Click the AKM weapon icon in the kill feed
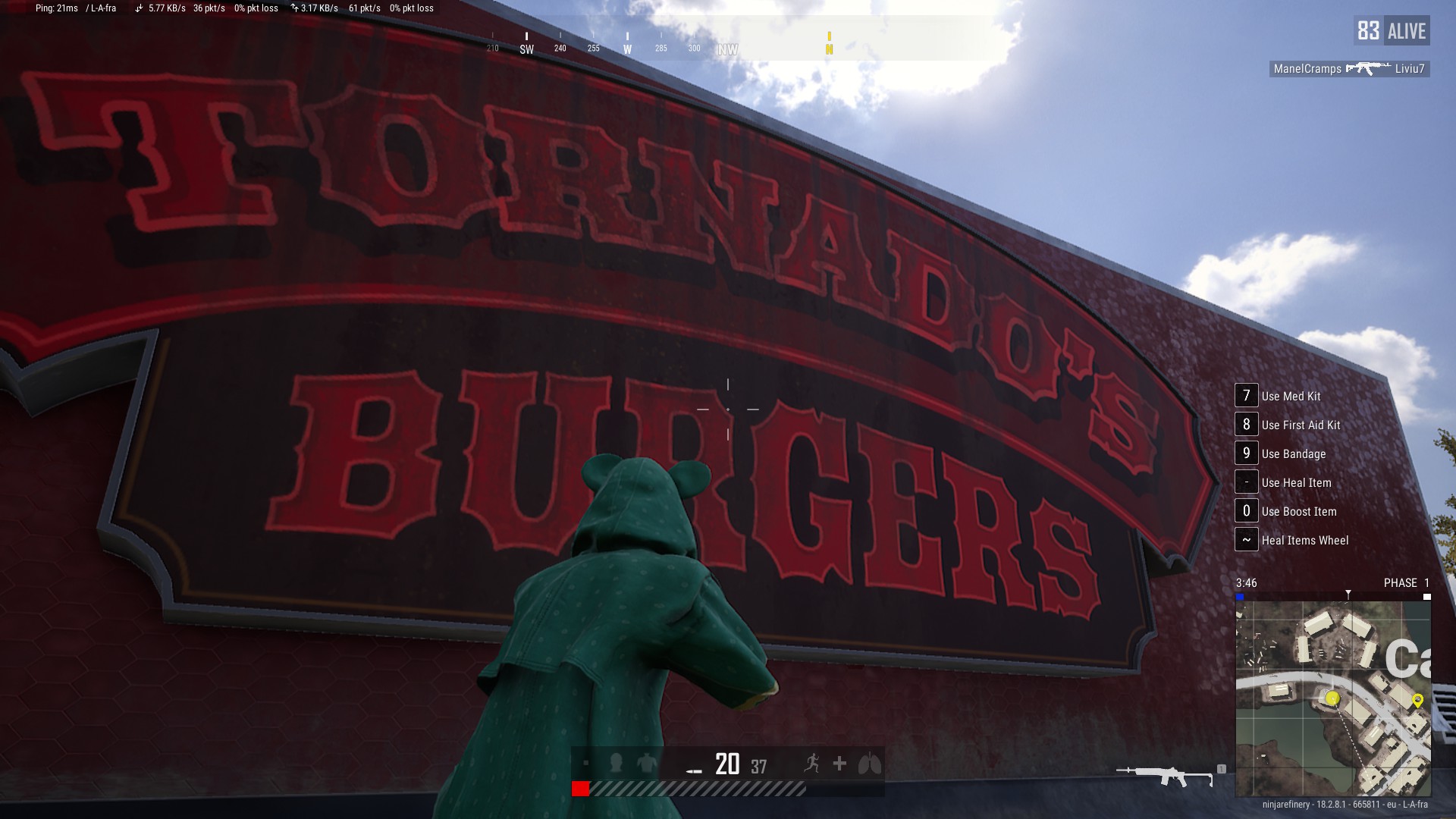This screenshot has width=1456, height=819. 1369,70
